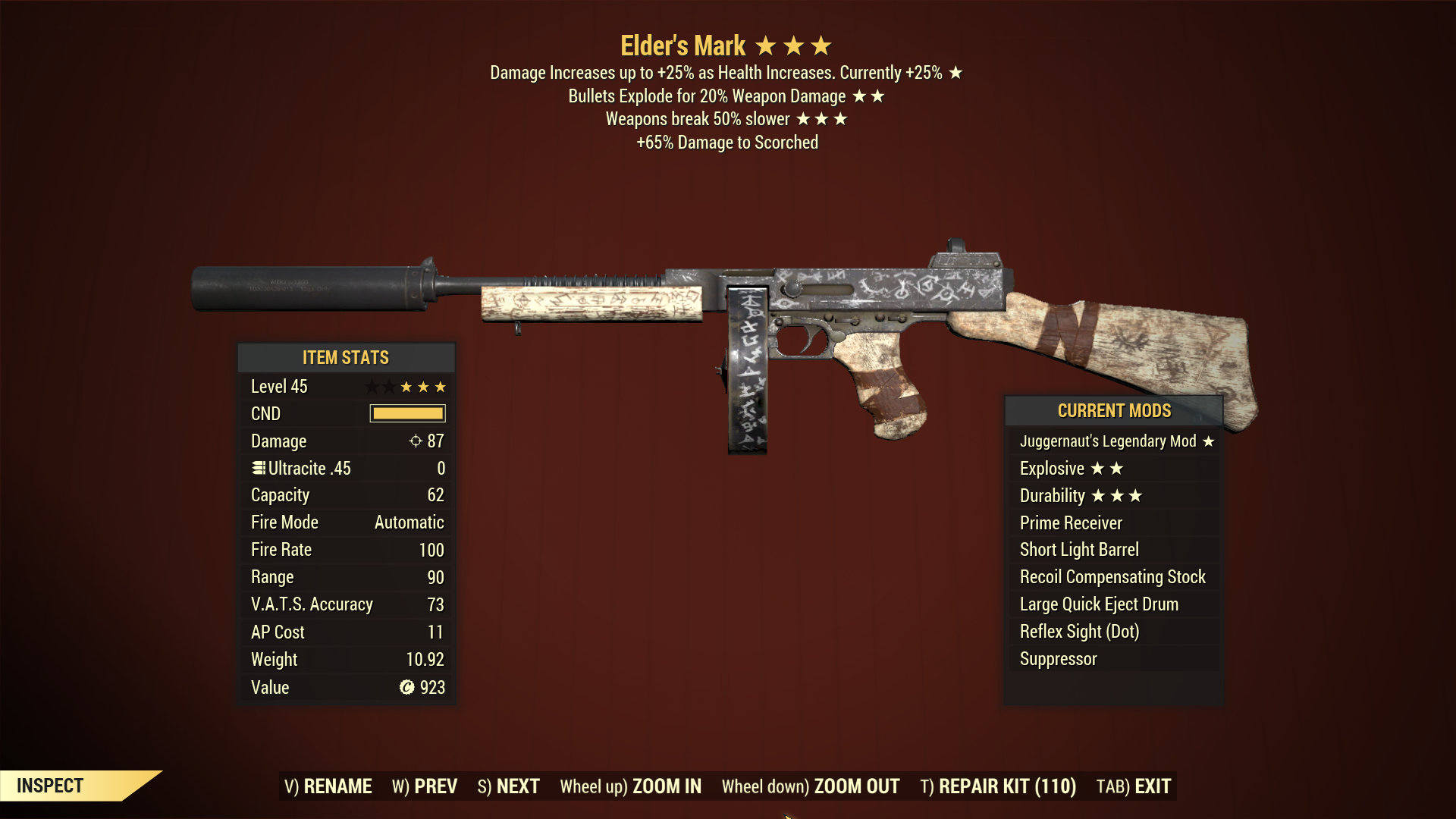Switch to NEXT item
The width and height of the screenshot is (1456, 819).
510,786
